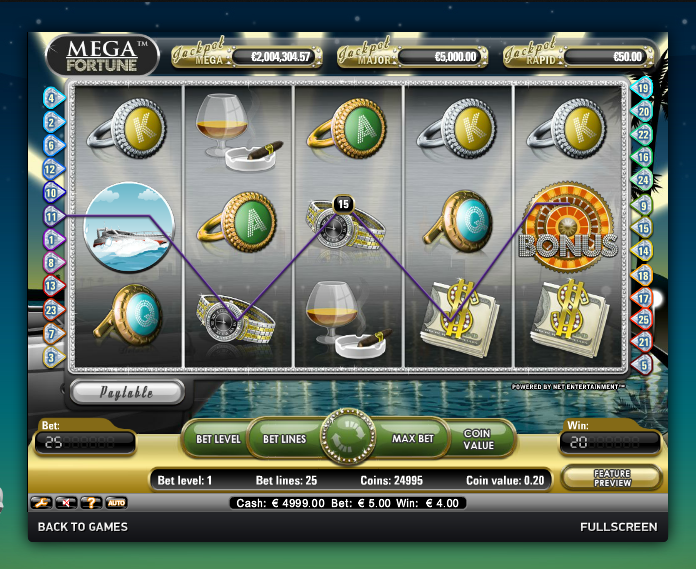The image size is (696, 569).
Task: Select bet line marker 11
Action: coord(52,215)
